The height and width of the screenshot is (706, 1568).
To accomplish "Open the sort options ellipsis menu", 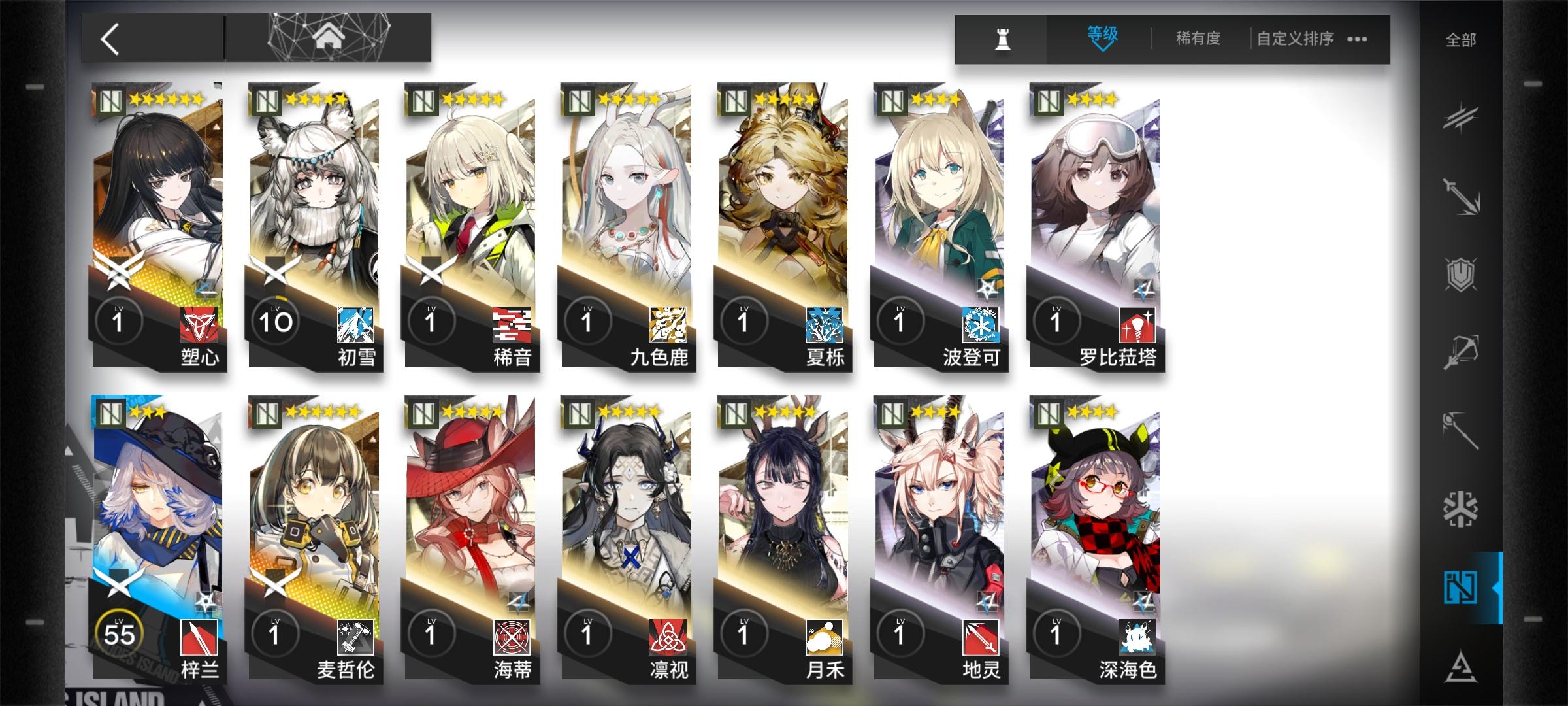I will click(1357, 41).
